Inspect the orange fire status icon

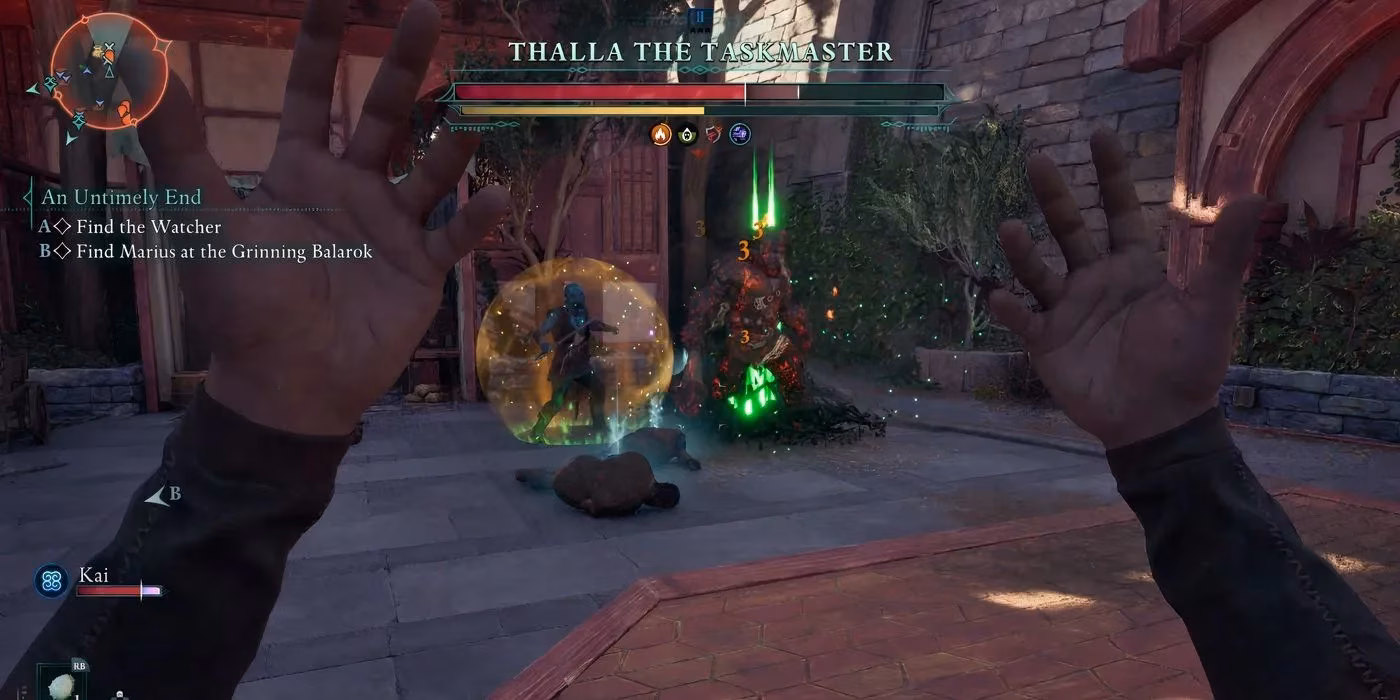click(x=660, y=134)
